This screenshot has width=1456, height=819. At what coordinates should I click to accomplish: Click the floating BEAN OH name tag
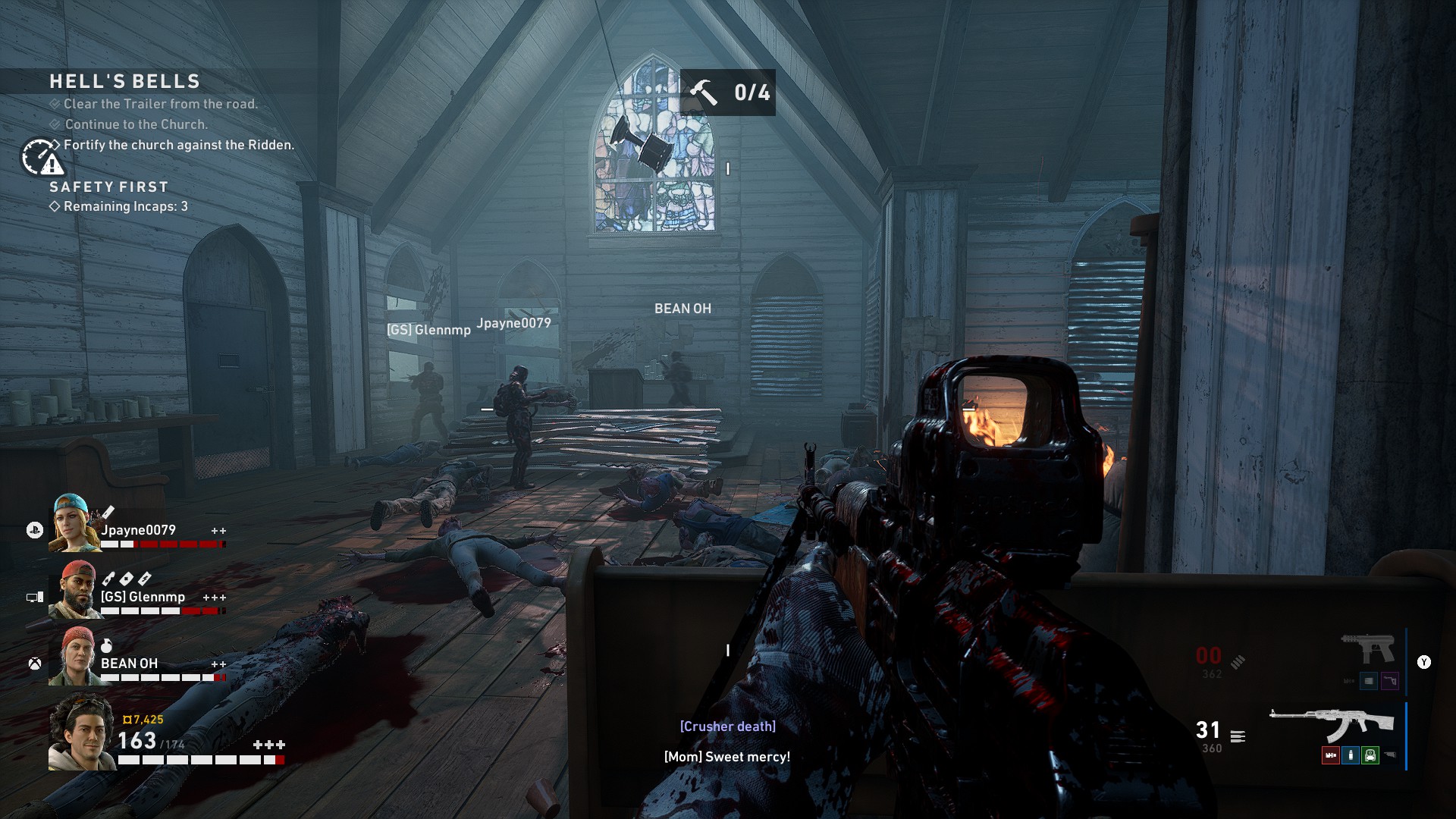coord(682,309)
